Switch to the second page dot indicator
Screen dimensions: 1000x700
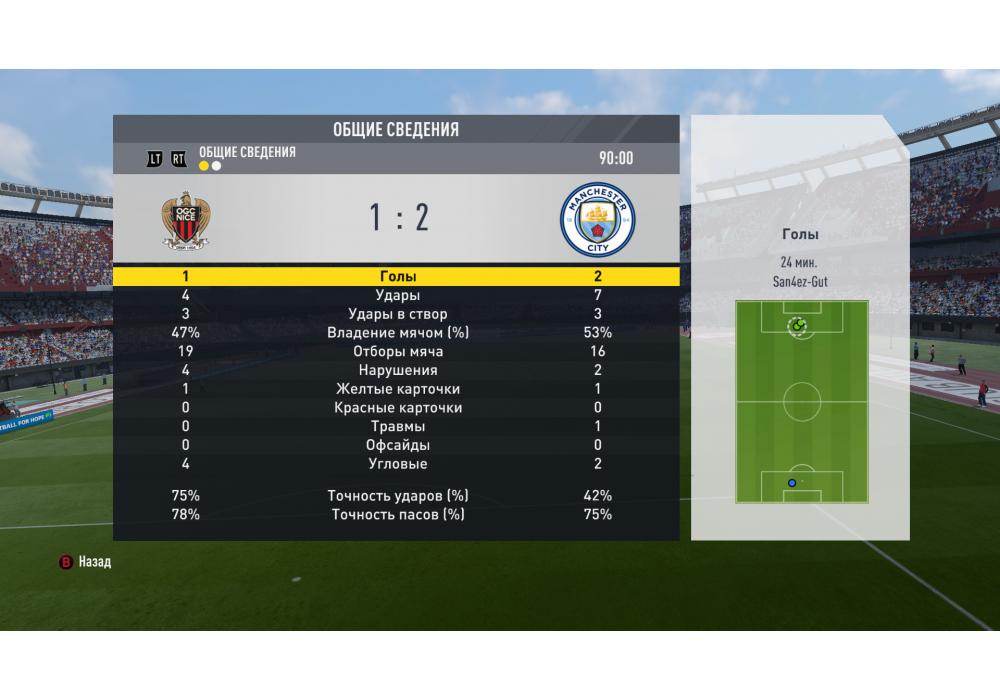(x=216, y=166)
